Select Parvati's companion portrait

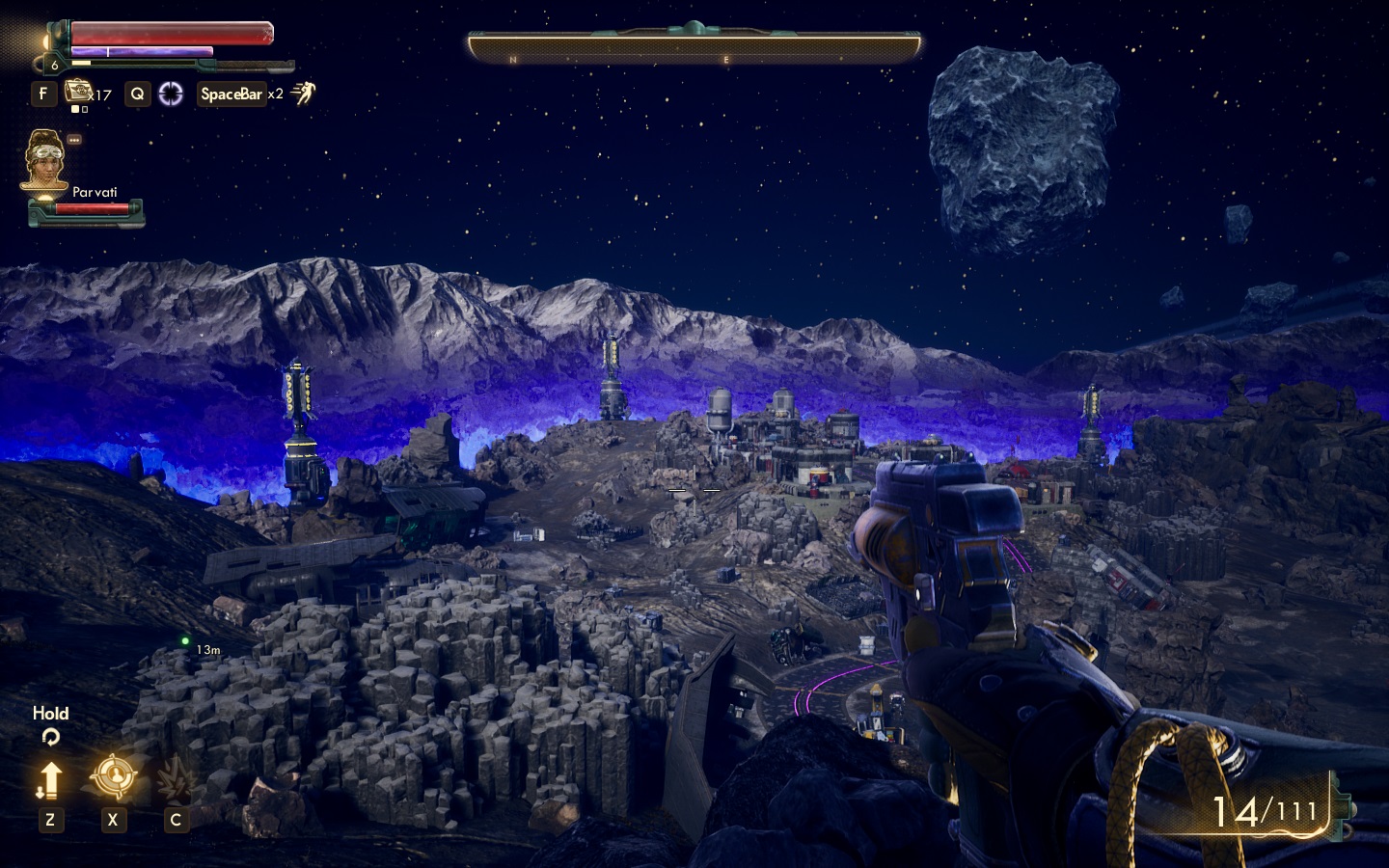point(44,162)
